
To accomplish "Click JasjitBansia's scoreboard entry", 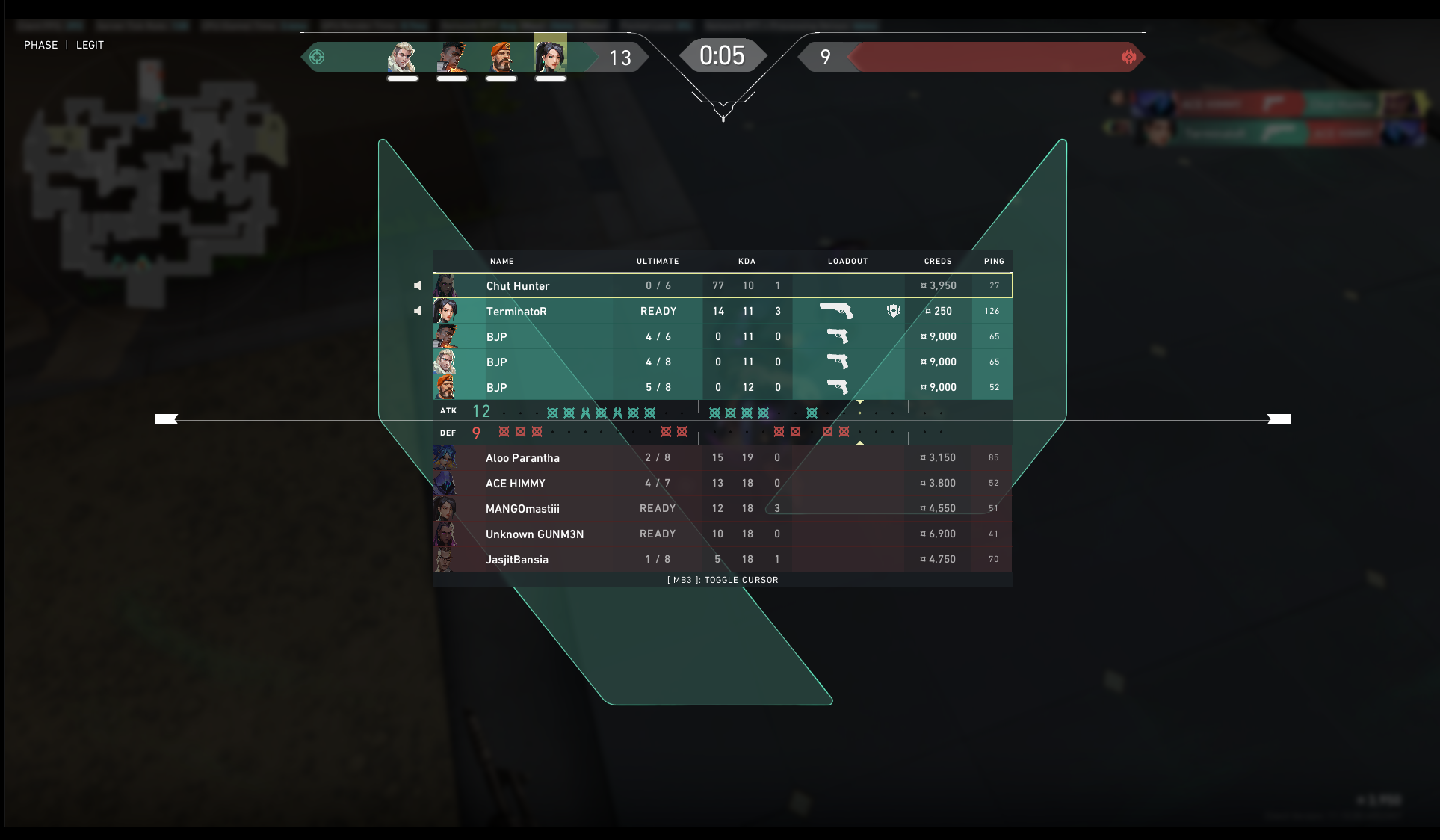I will 517,559.
